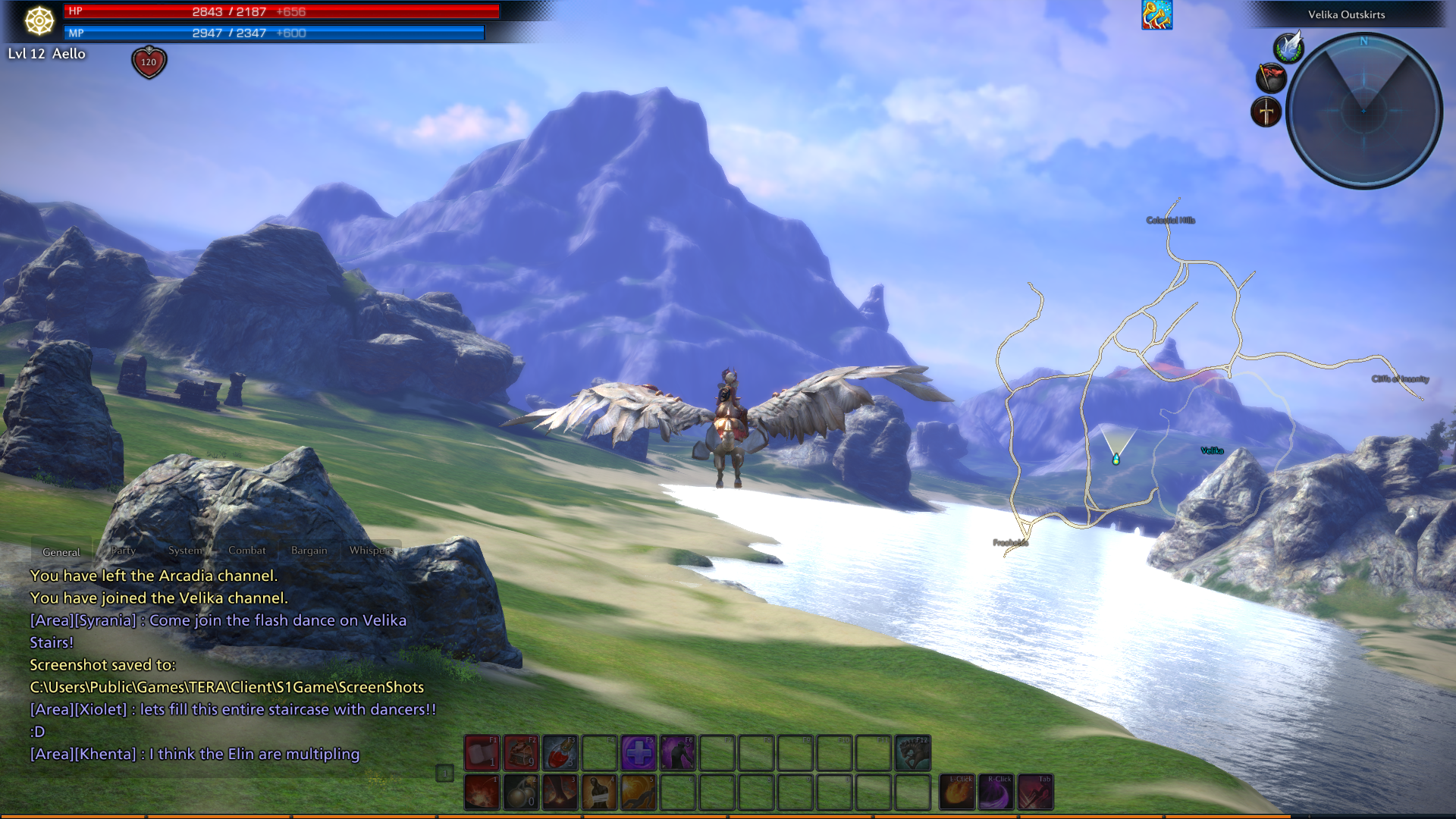Open the Party chat tab
The image size is (1456, 819).
(x=123, y=550)
